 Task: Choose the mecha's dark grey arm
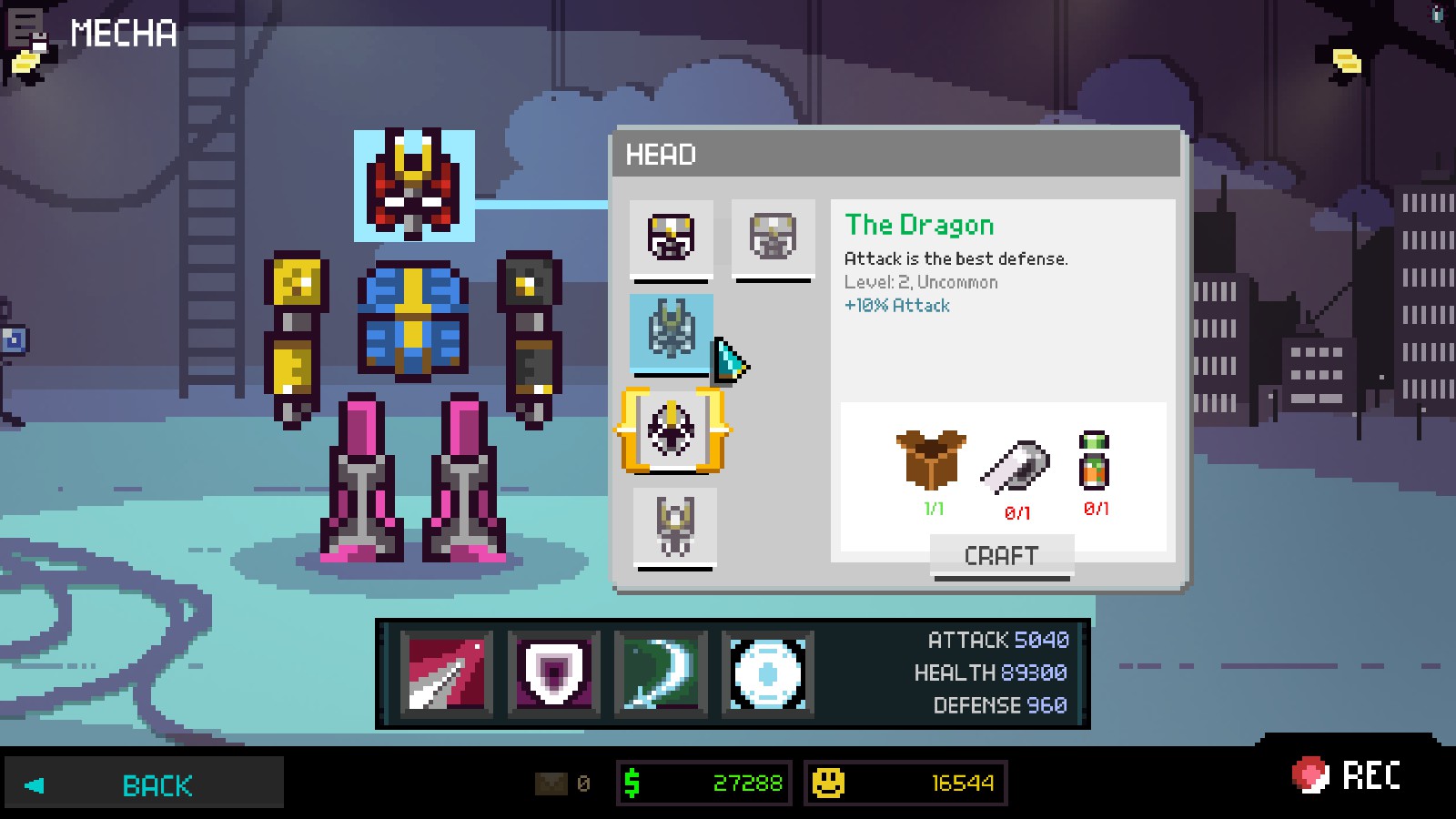530,337
